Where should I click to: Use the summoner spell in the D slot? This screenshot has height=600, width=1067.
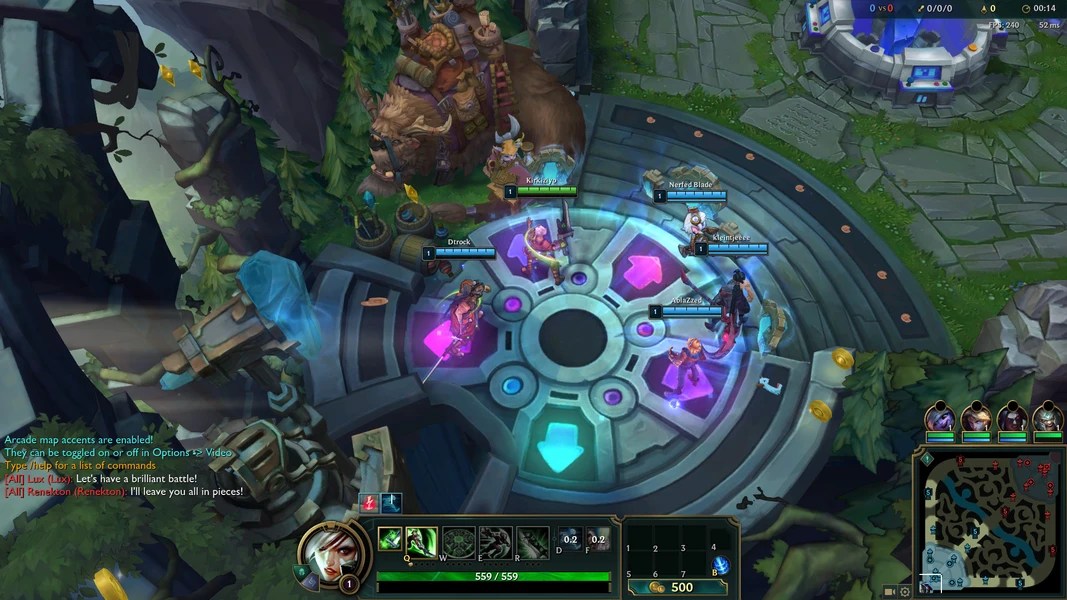click(x=568, y=539)
